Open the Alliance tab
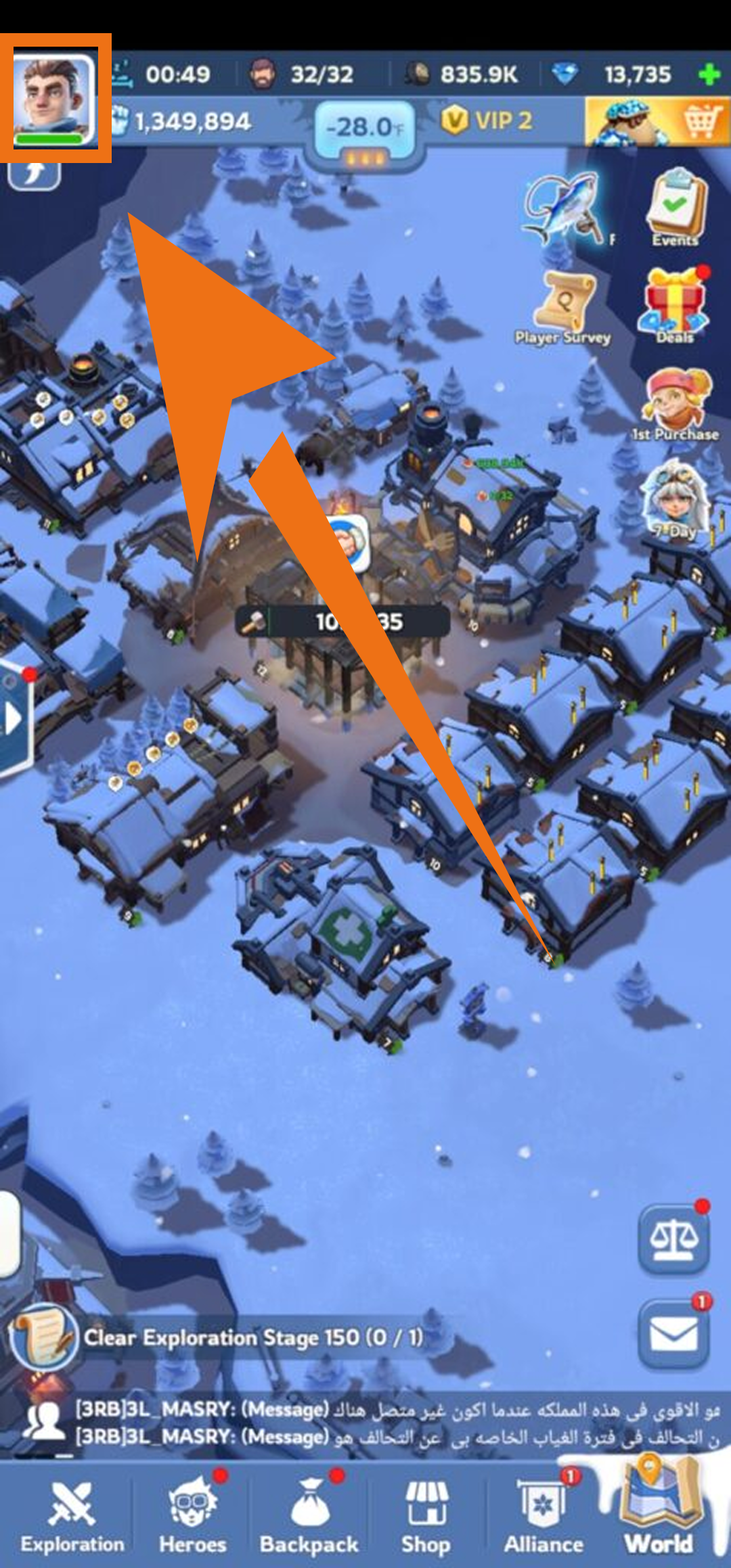 click(x=544, y=1517)
